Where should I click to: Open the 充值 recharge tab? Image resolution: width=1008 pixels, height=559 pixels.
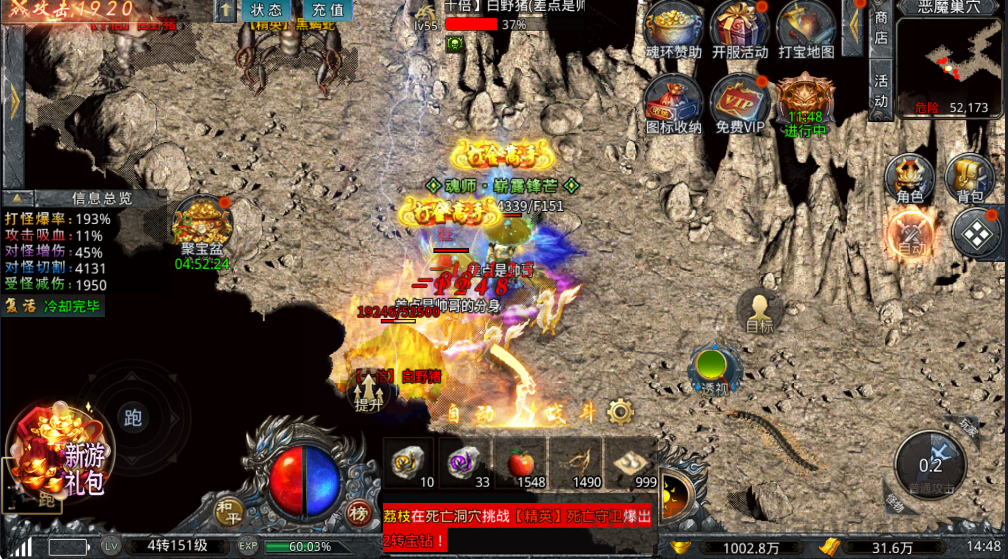coord(327,10)
